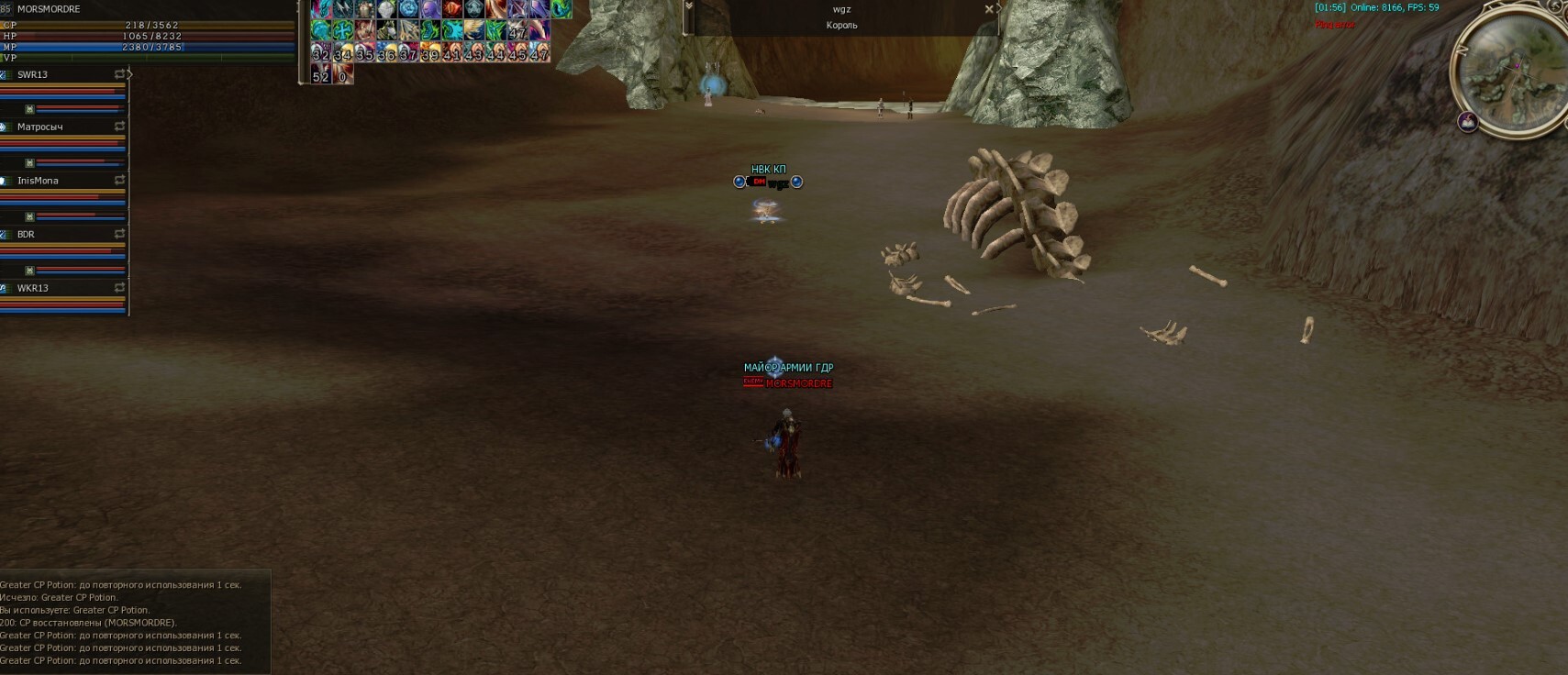Click the small button at minimap's top corner
1568x675 pixels.
1556,6
